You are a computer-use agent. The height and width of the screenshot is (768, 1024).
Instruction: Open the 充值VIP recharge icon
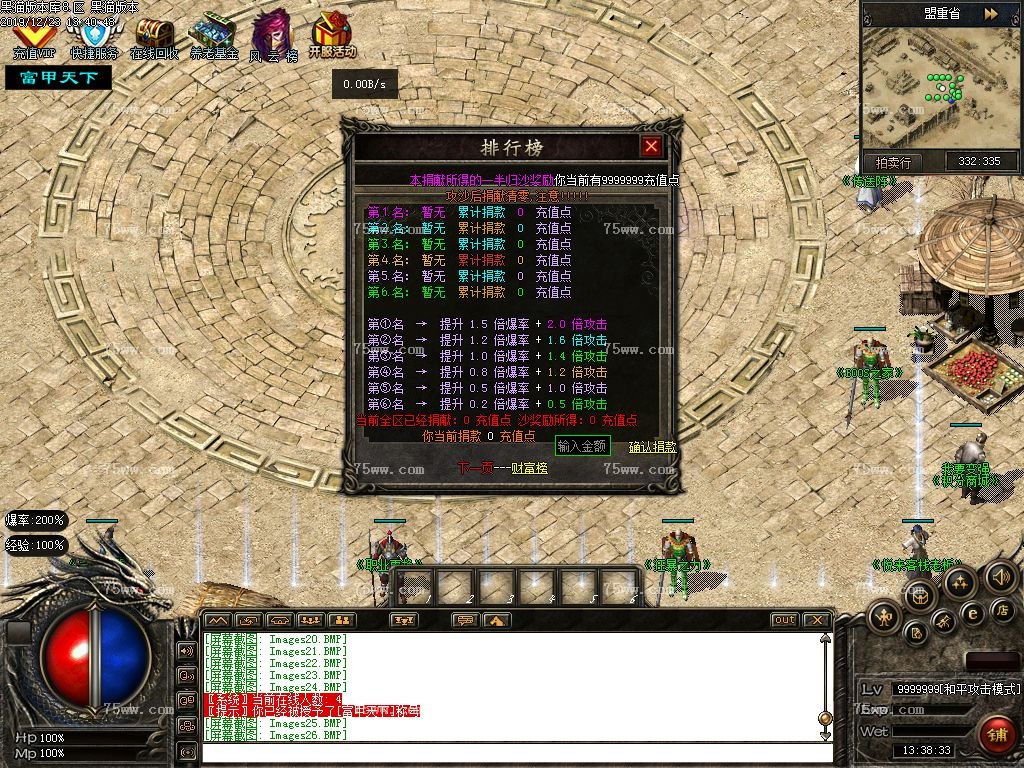pos(34,37)
